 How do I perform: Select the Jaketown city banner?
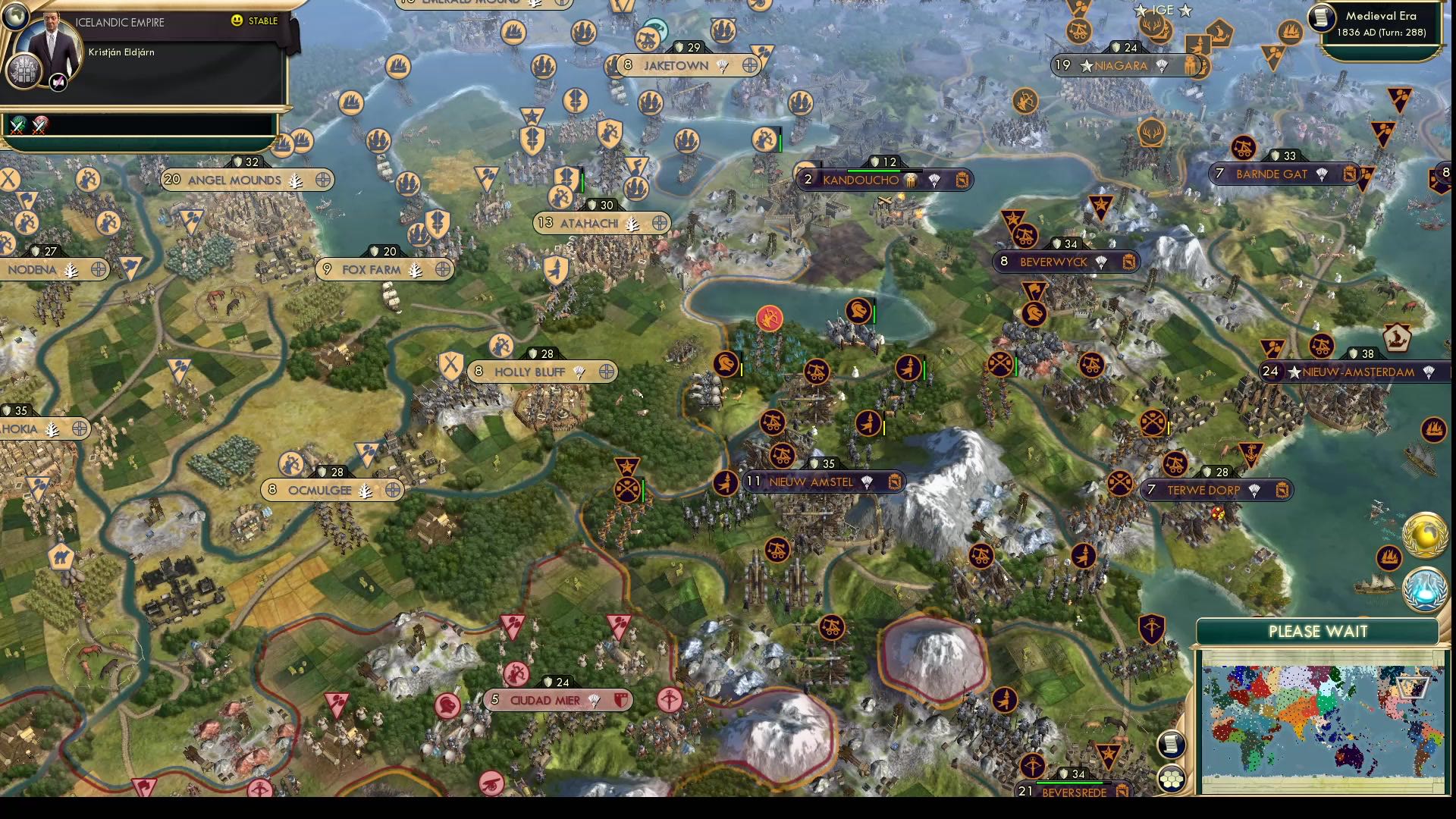[x=675, y=66]
